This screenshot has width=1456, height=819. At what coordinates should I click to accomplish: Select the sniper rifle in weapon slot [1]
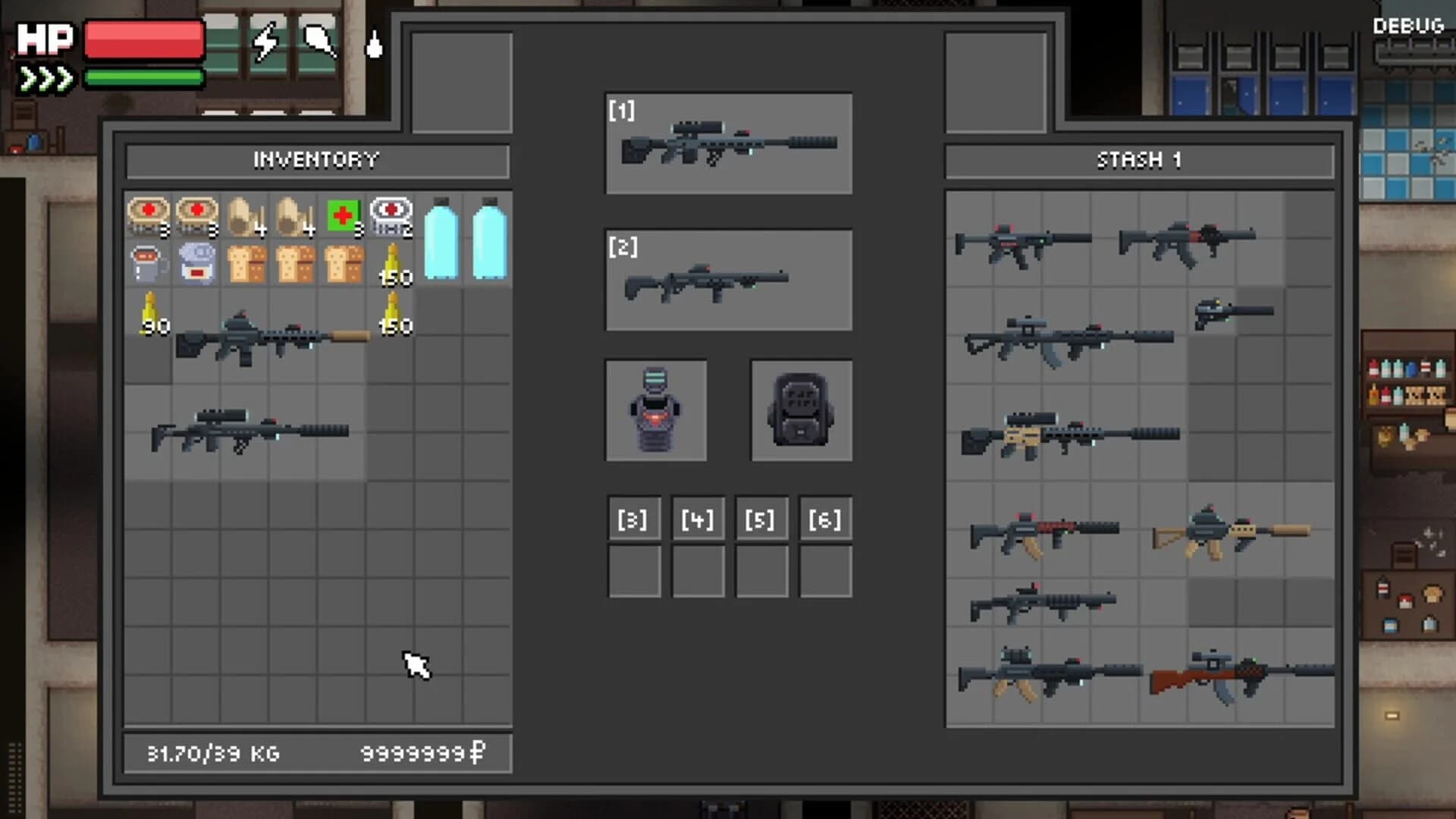[728, 144]
